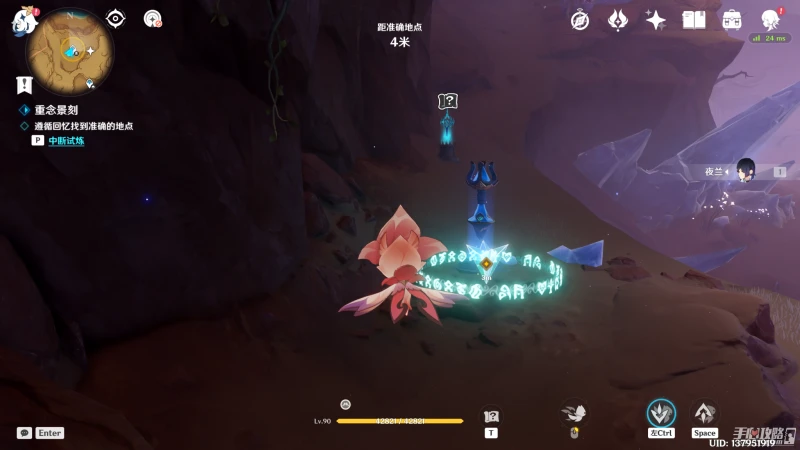The width and height of the screenshot is (800, 450).
Task: Switch to party member 夜兰
Action: (744, 171)
